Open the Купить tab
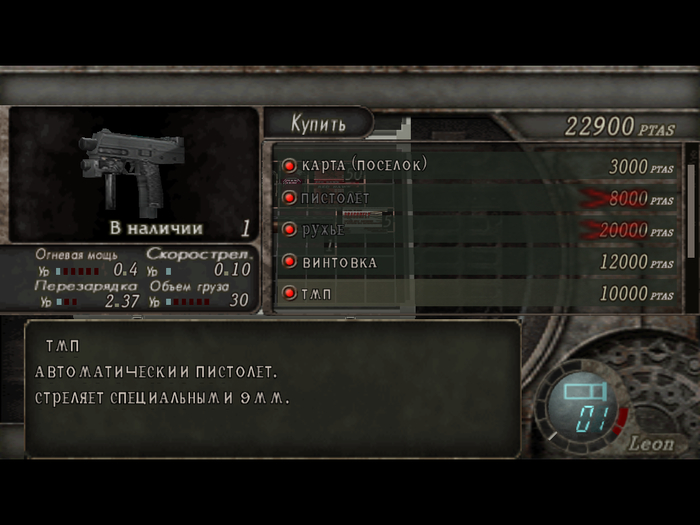The image size is (700, 525). click(318, 124)
